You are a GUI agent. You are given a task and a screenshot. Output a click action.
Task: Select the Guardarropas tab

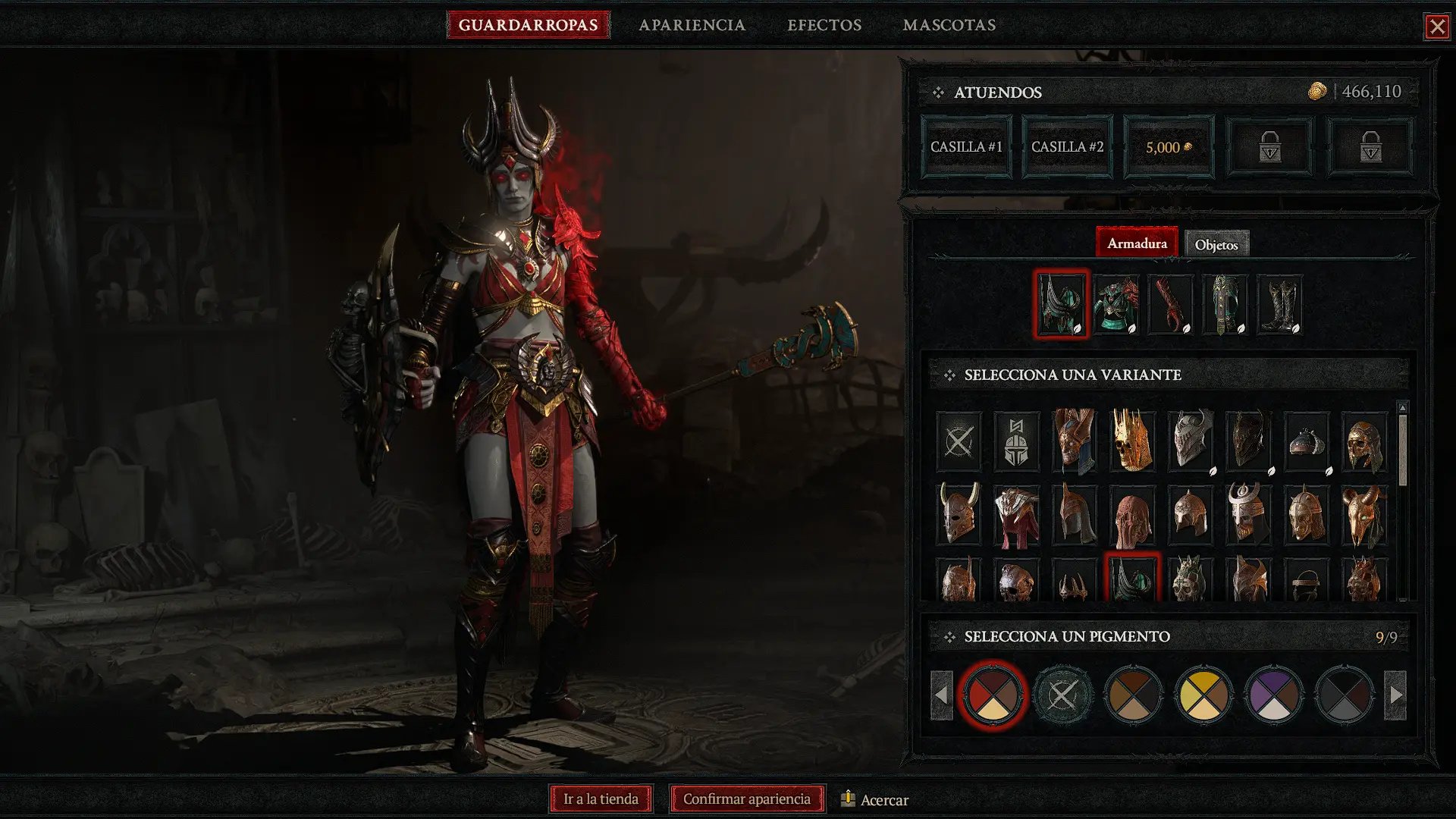(x=528, y=25)
